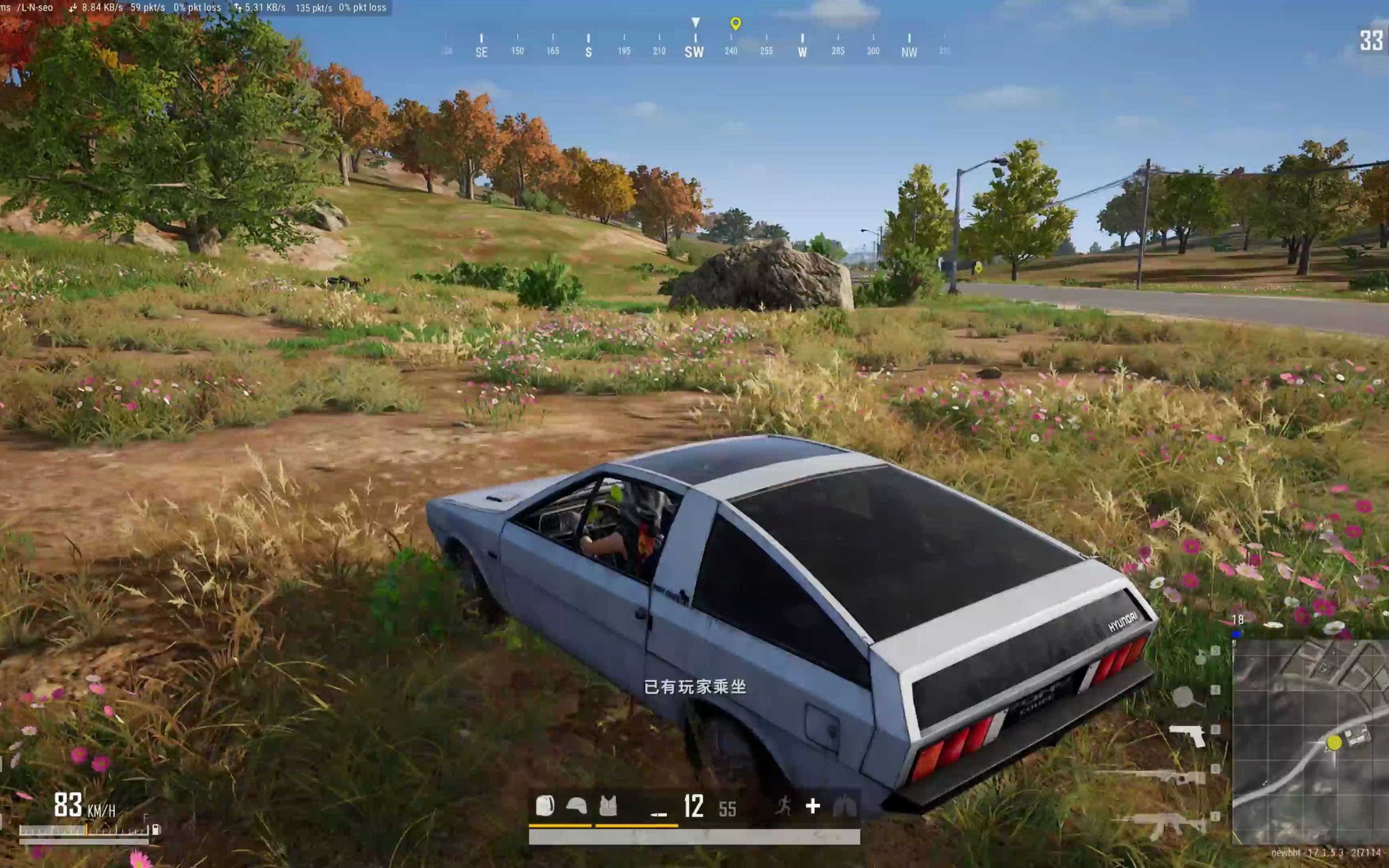Click the helmet equipment icon

point(576,806)
